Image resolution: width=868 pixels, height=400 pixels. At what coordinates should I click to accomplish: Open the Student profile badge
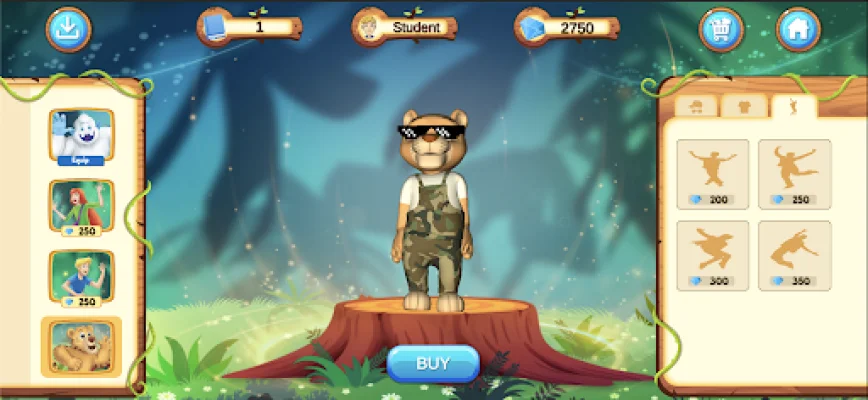click(x=404, y=28)
